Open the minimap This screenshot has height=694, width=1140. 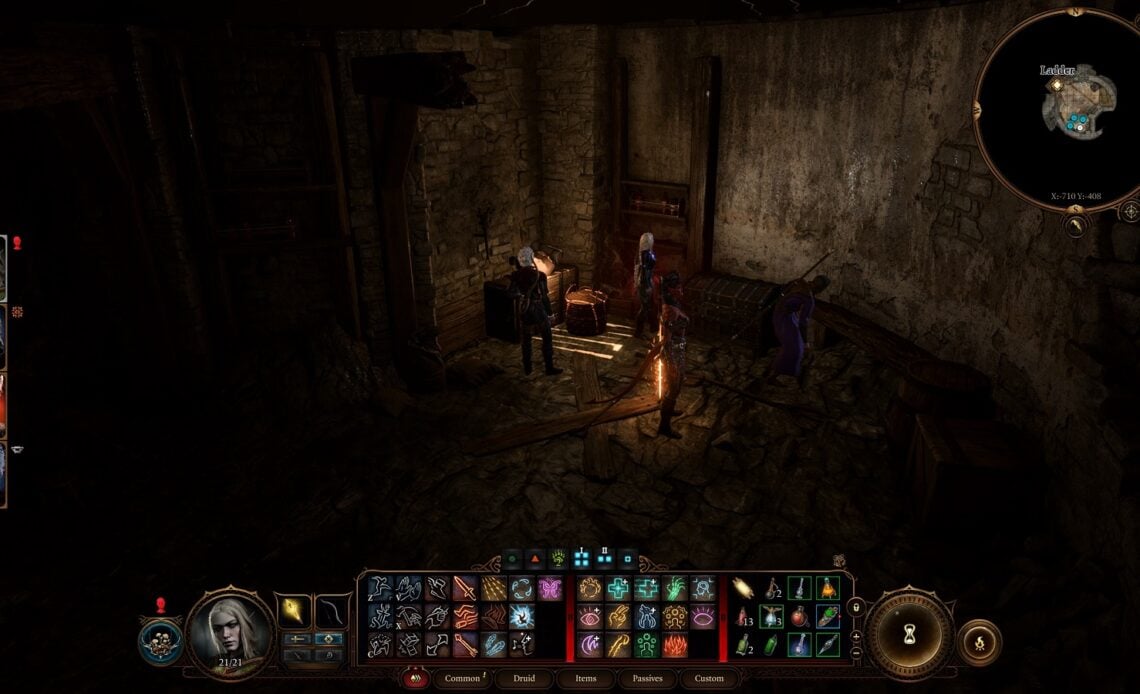1072,110
